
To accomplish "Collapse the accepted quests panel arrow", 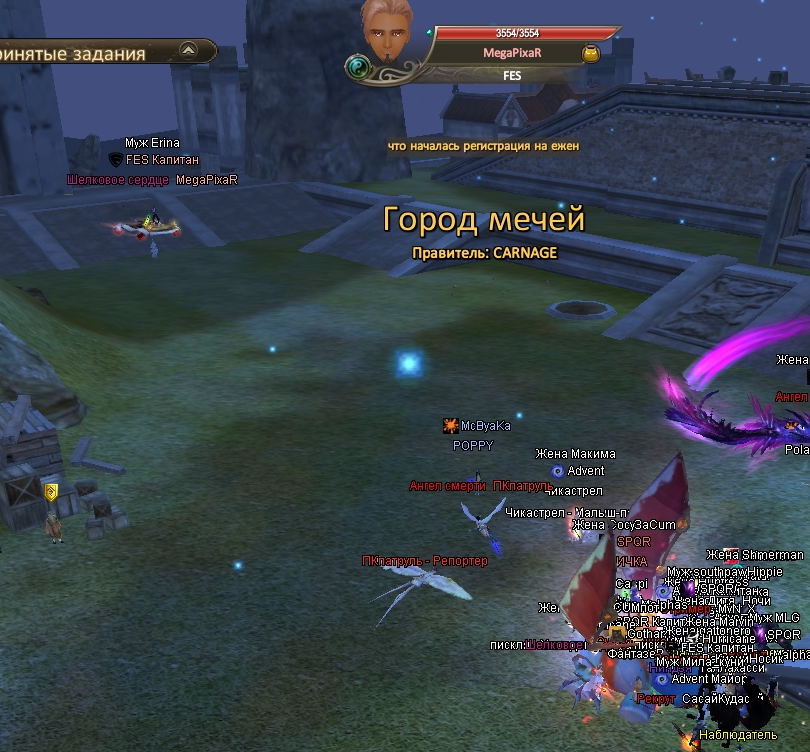I will 190,52.
